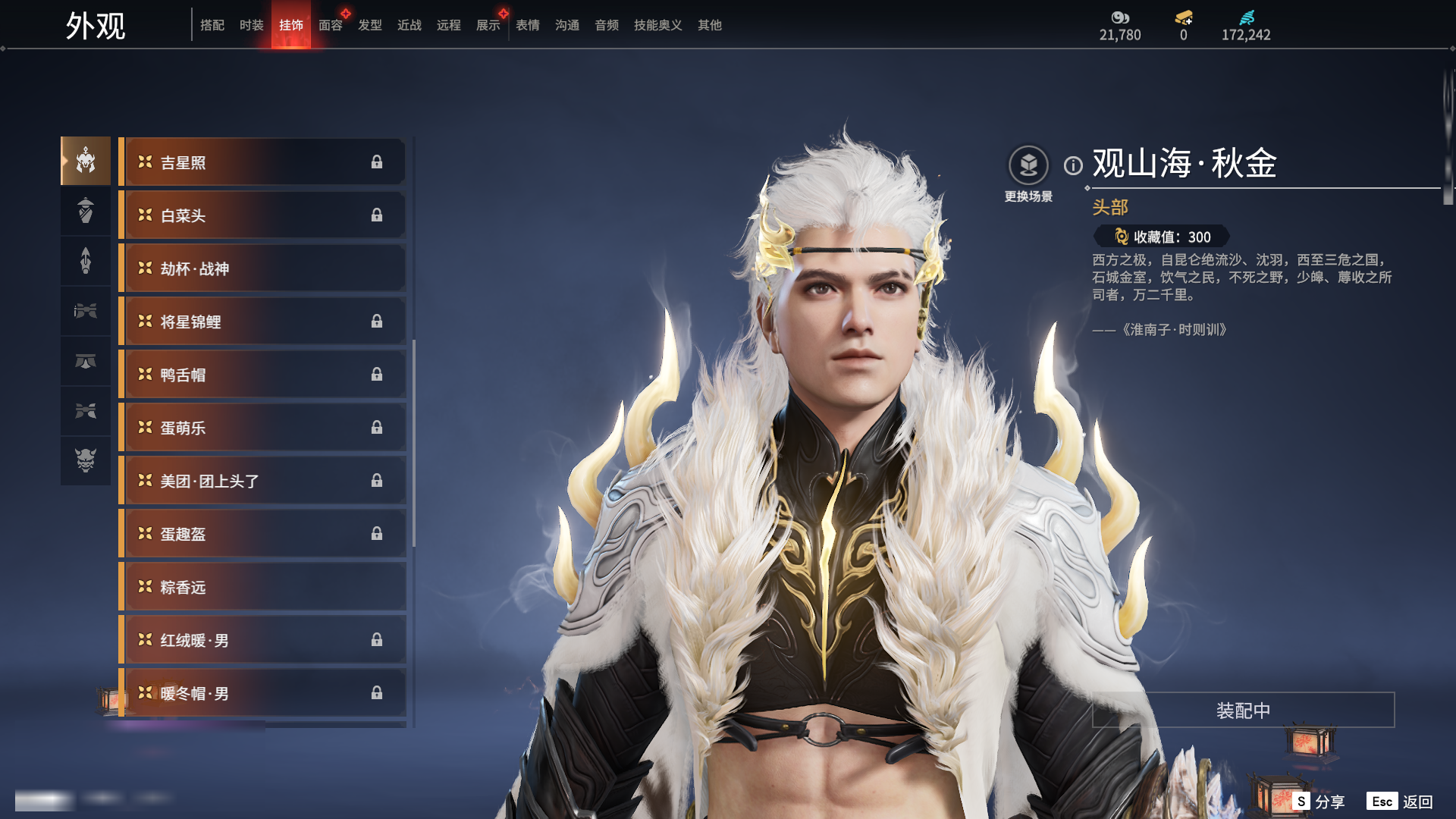The width and height of the screenshot is (1456, 819).
Task: Switch to the 搭配 tab
Action: coord(212,25)
